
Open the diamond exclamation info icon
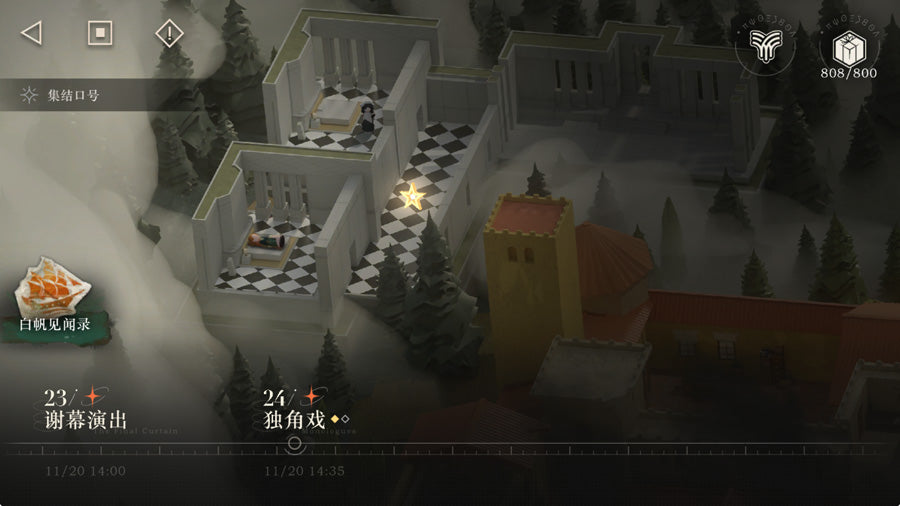click(x=170, y=33)
